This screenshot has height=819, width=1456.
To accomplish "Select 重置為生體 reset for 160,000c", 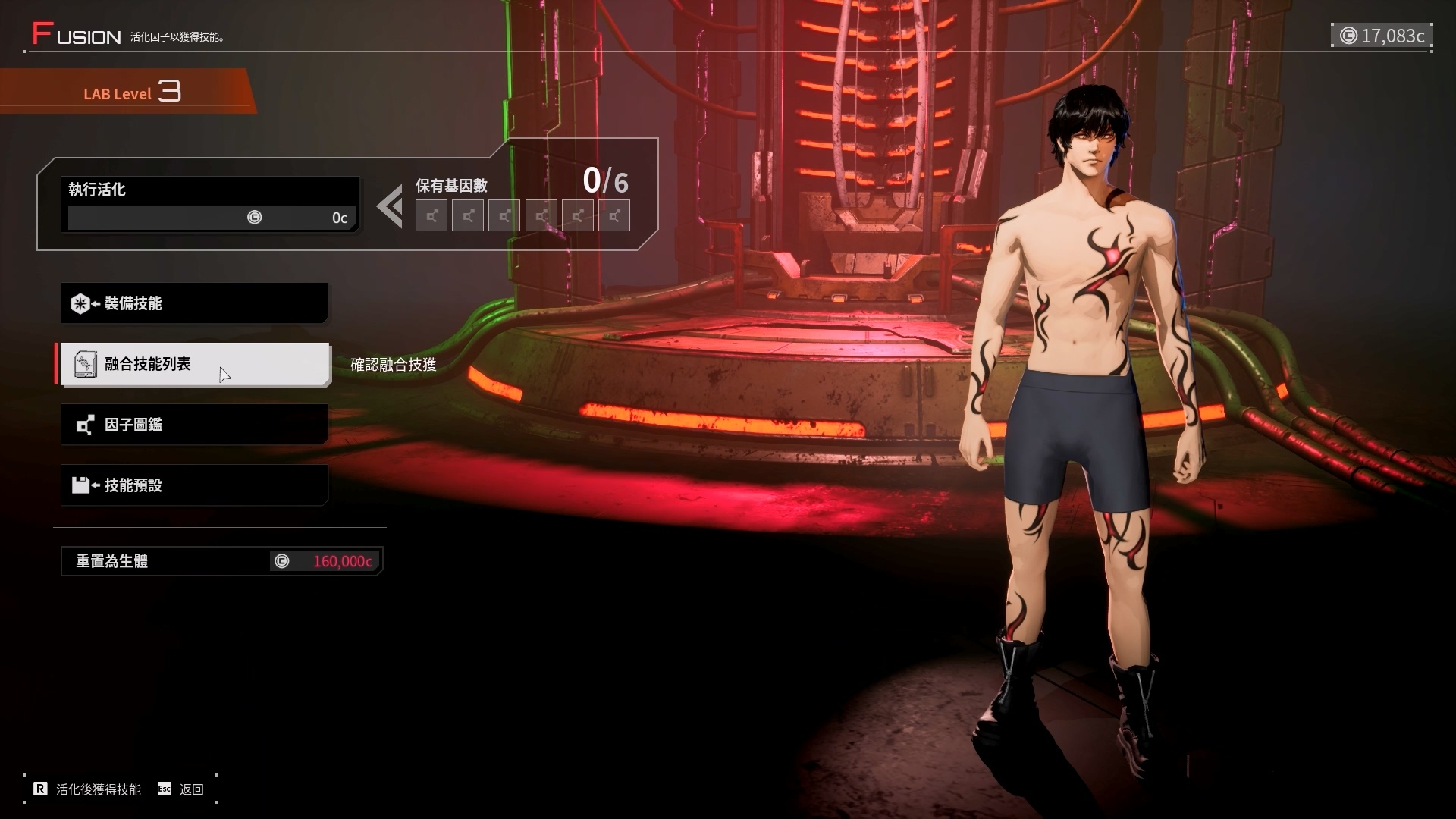I will (221, 561).
